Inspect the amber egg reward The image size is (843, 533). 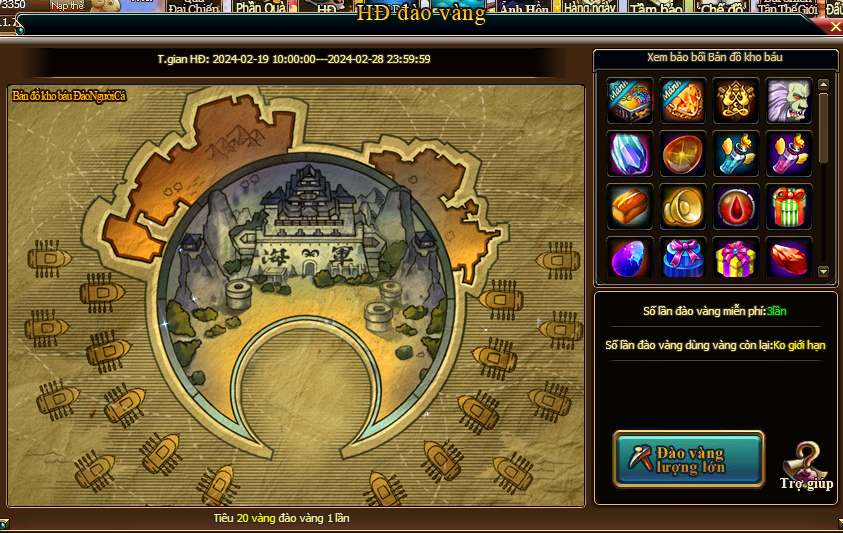pyautogui.click(x=683, y=154)
